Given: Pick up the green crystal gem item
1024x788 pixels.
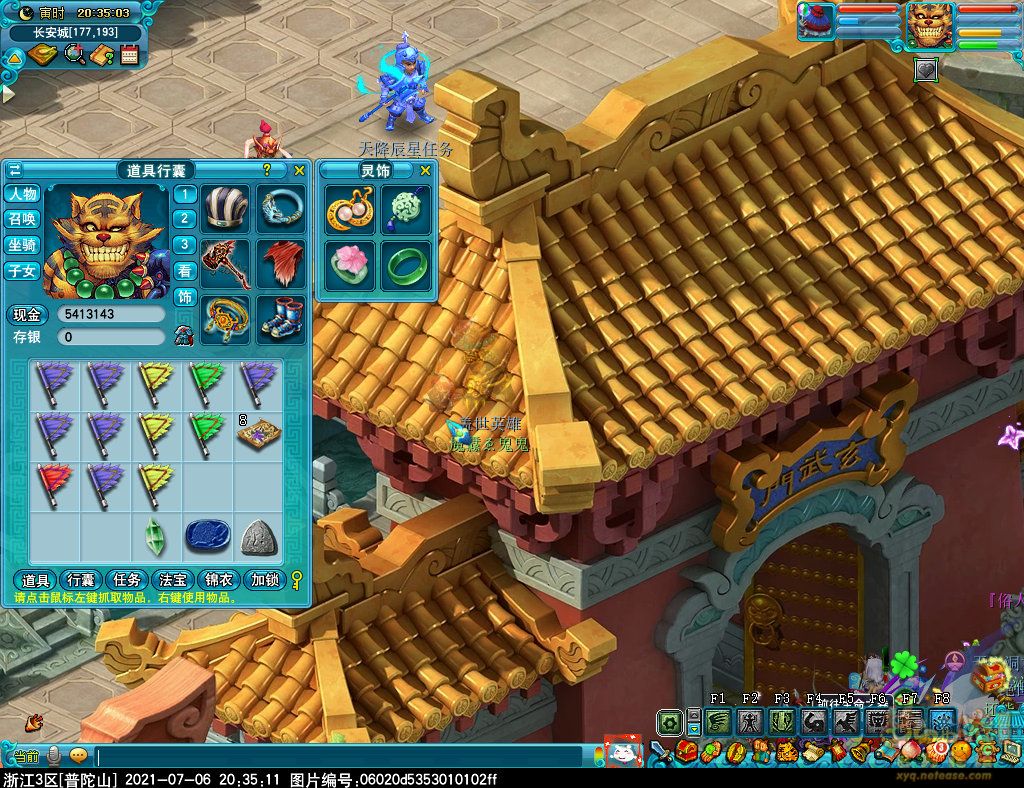Looking at the screenshot, I should pyautogui.click(x=155, y=537).
